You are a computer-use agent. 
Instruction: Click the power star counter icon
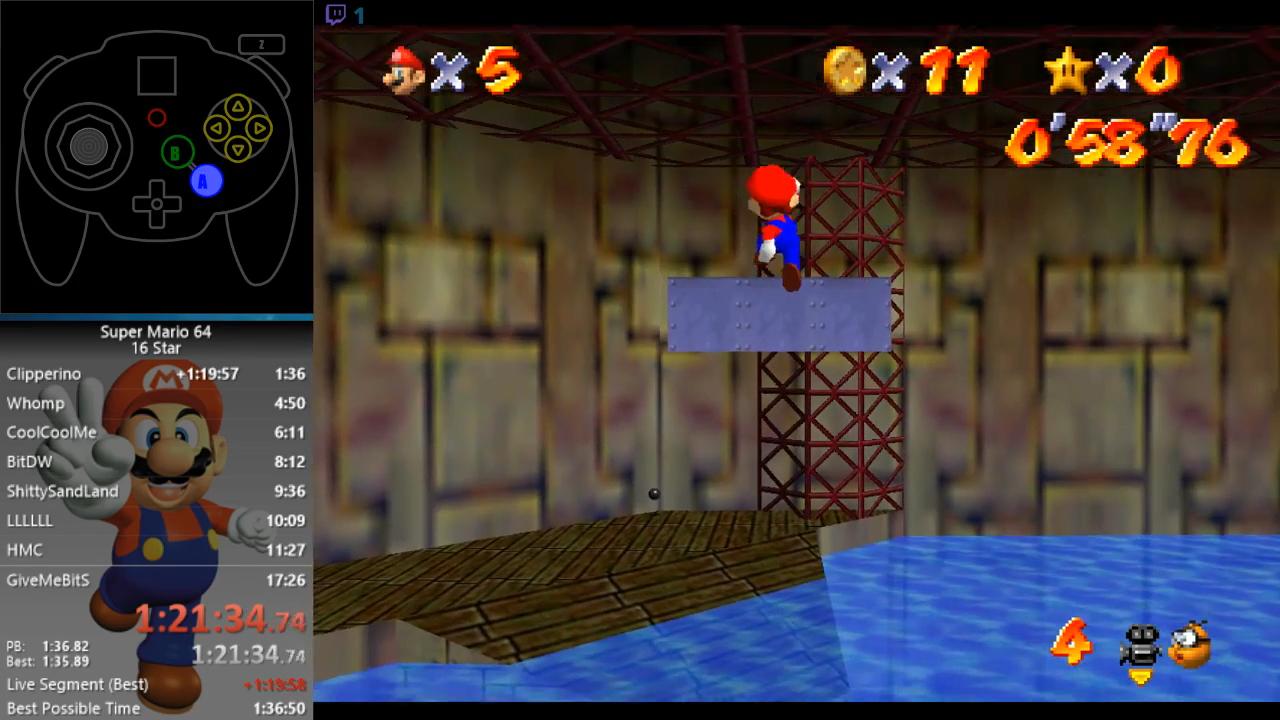(x=1066, y=70)
